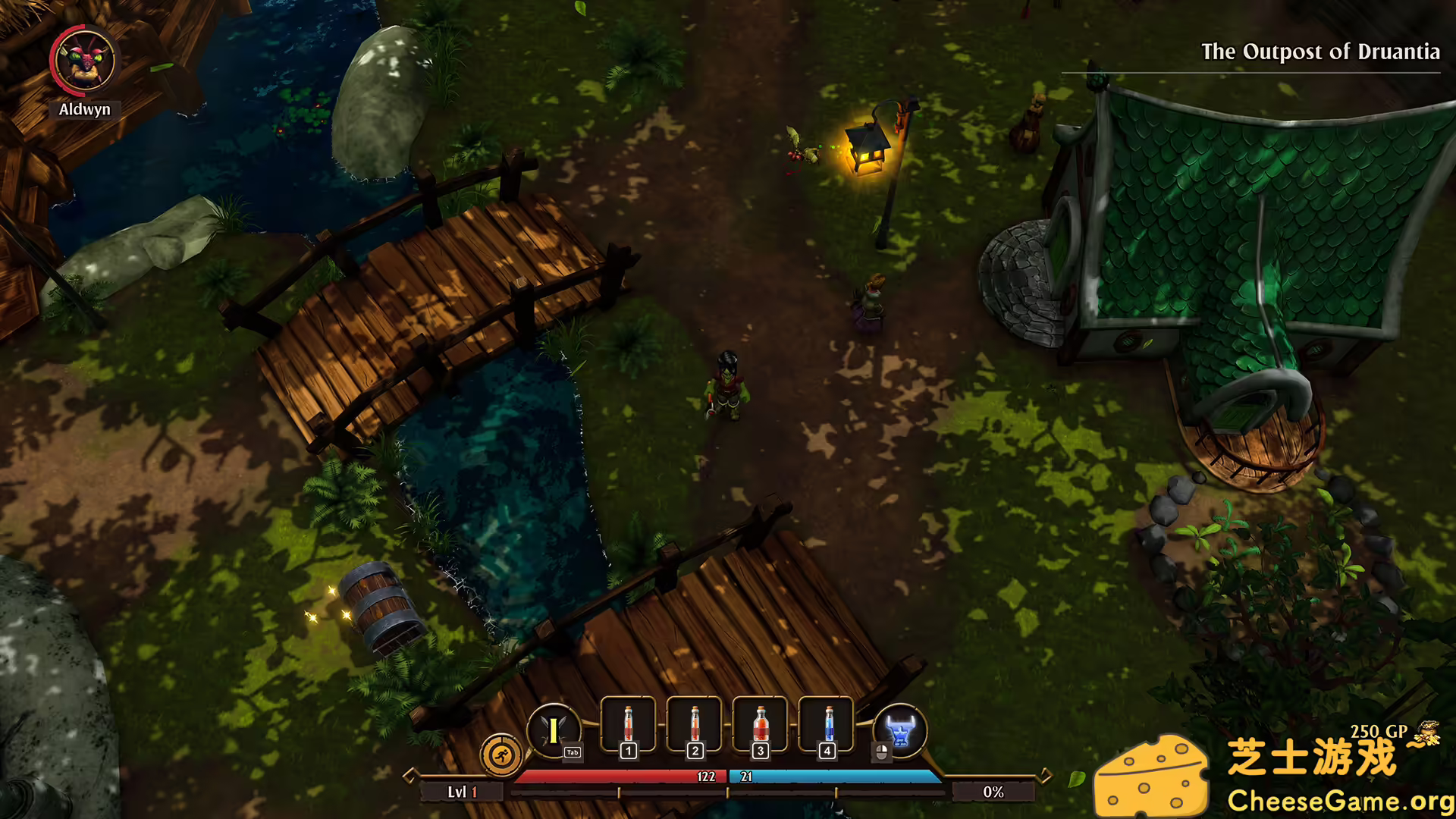This screenshot has height=819, width=1456.
Task: Use the red vial in slot 2
Action: (695, 726)
